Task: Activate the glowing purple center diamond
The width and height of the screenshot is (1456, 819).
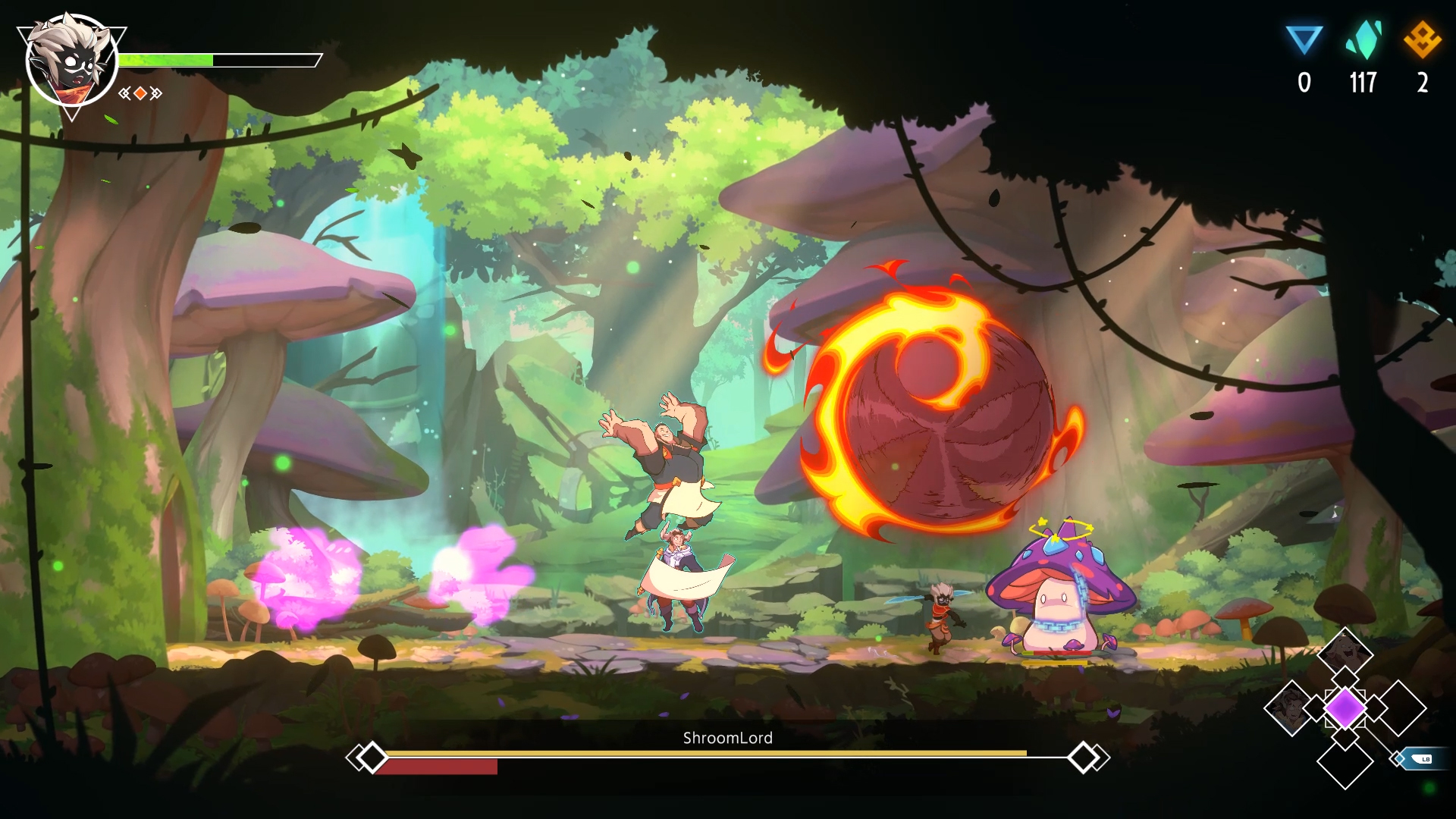Action: pos(1345,708)
